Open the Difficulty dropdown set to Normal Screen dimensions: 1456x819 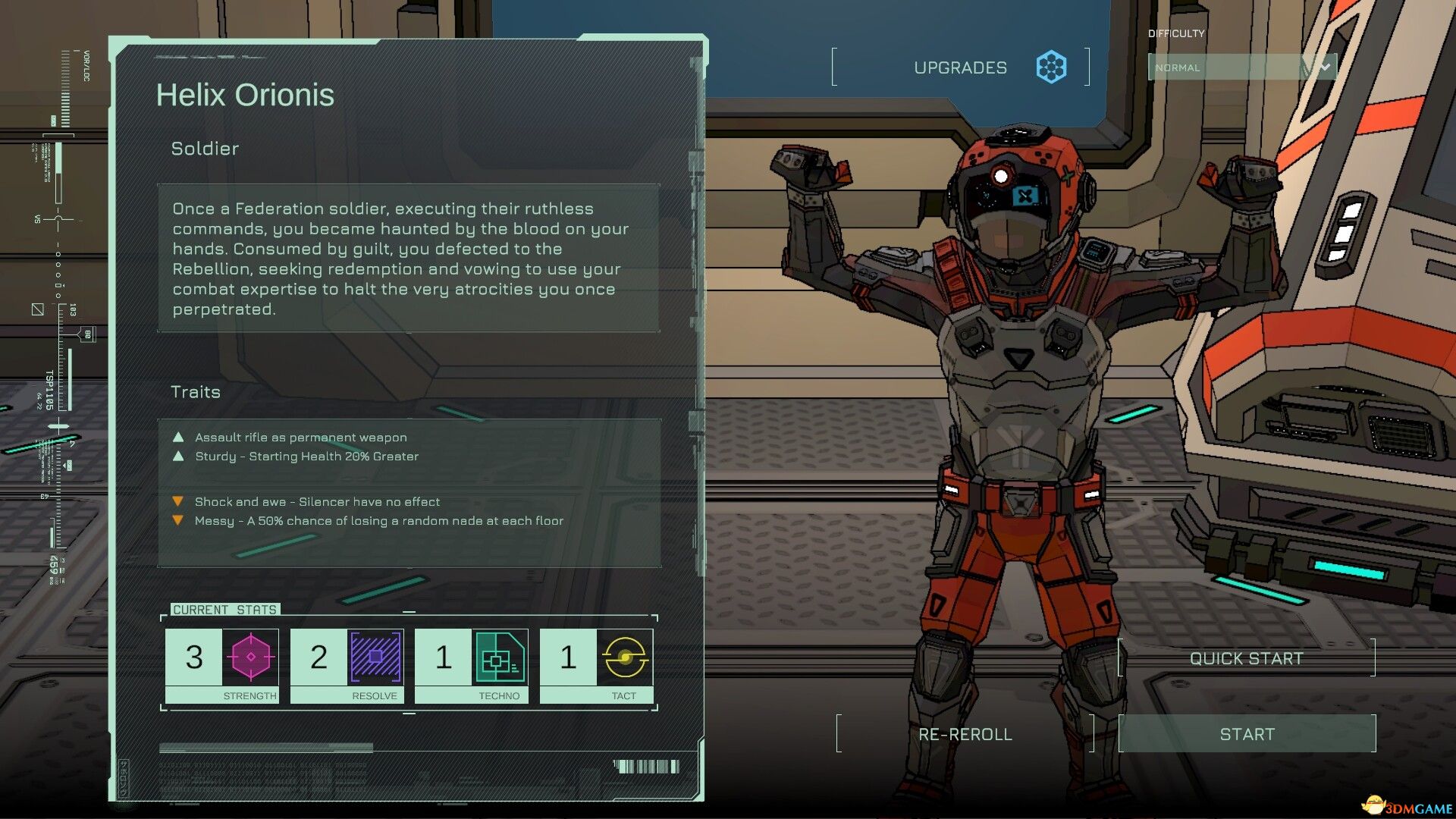point(1241,67)
